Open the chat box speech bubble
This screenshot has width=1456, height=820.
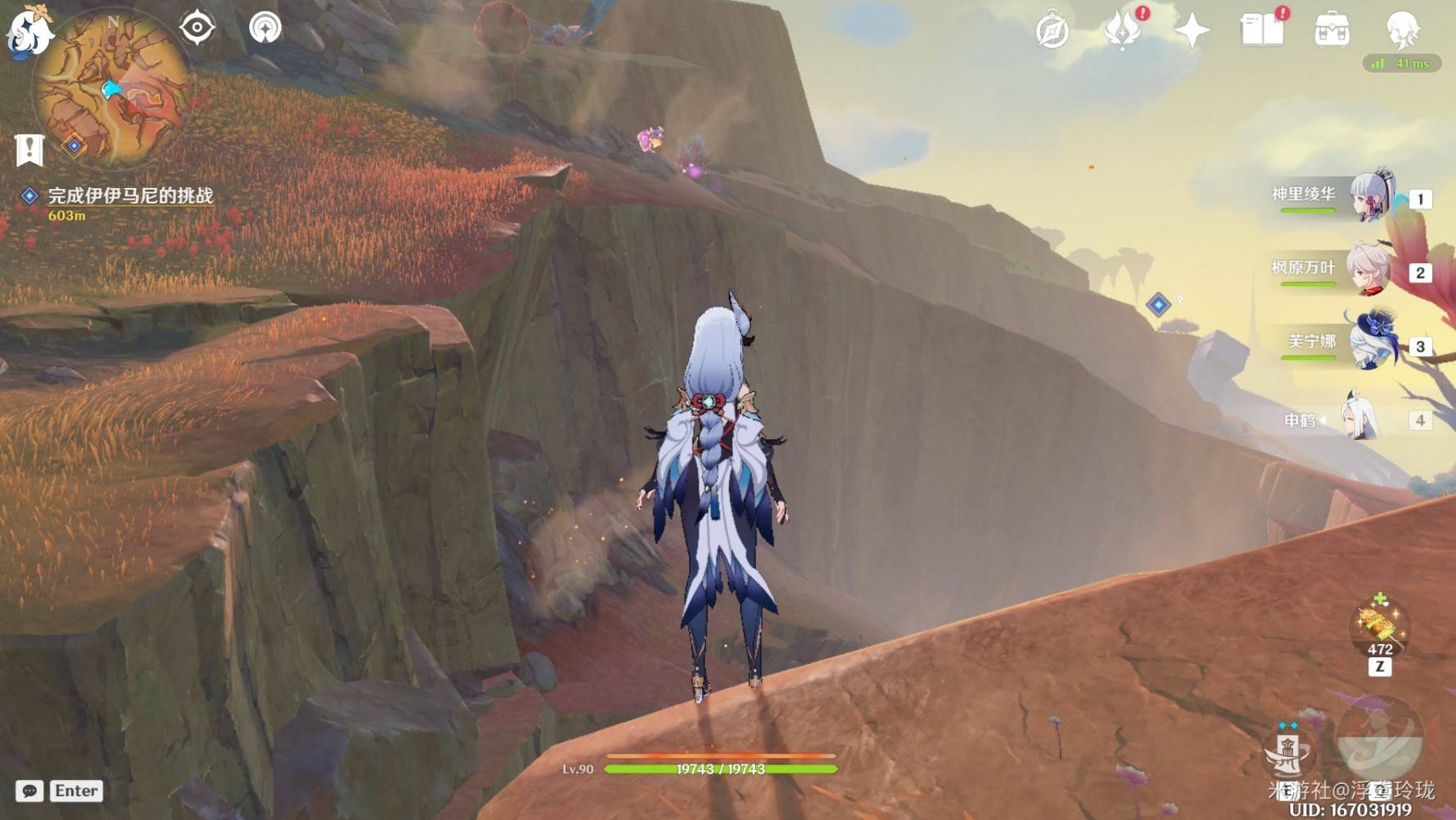pyautogui.click(x=29, y=791)
